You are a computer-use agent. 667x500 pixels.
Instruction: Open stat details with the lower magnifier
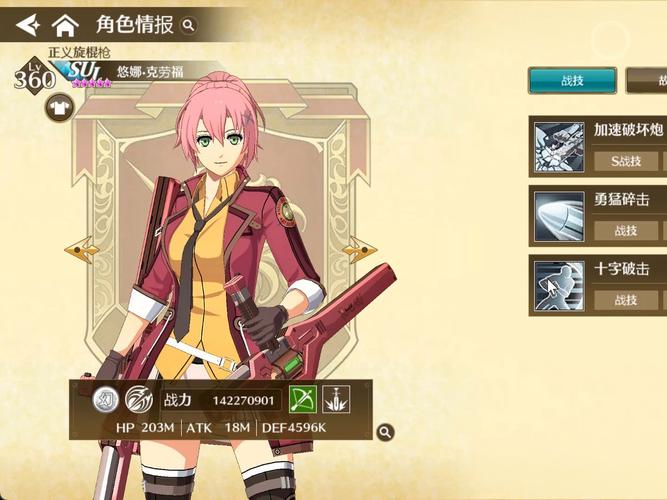pyautogui.click(x=385, y=432)
